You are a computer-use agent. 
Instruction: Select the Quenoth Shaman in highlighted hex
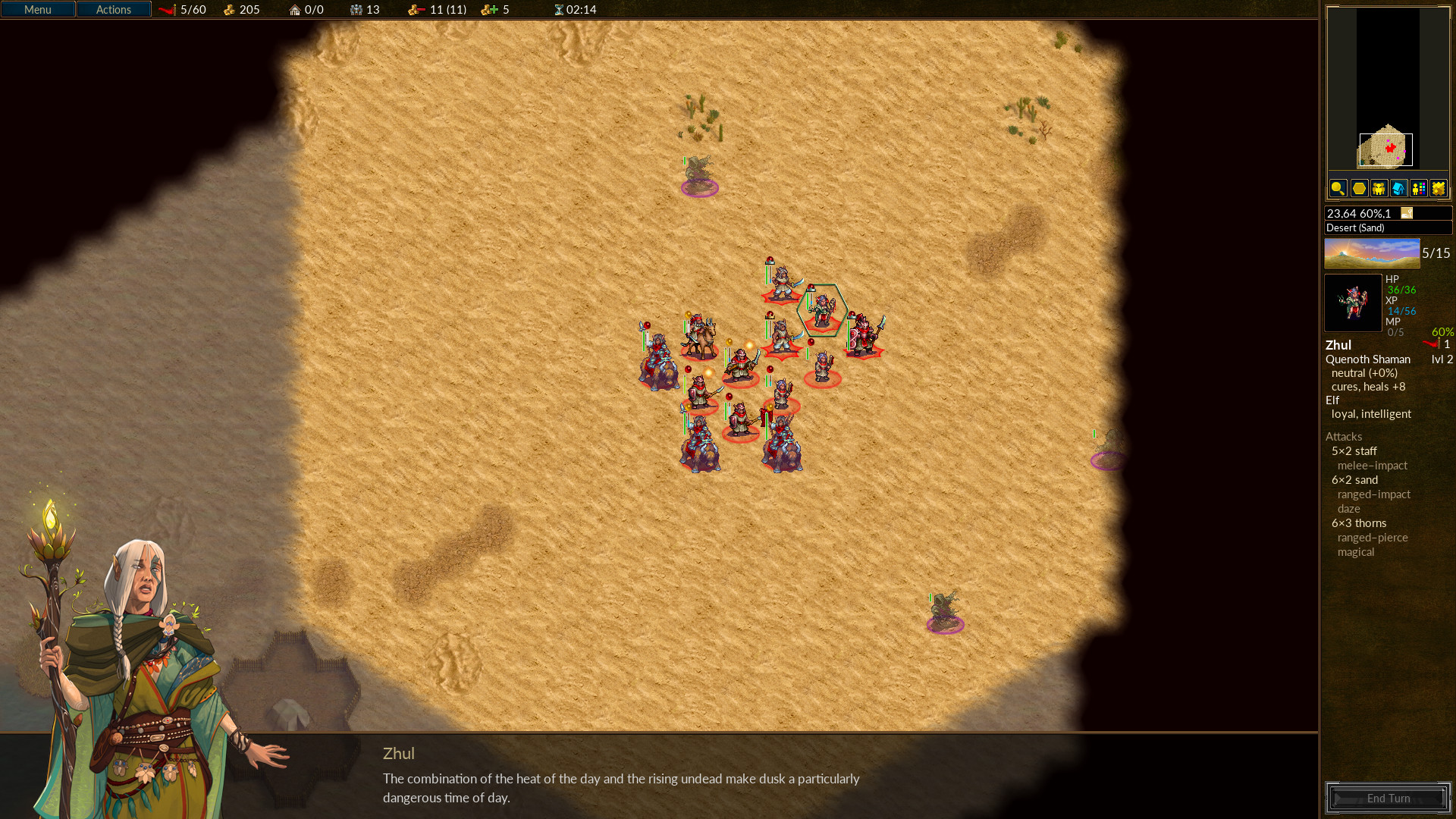pyautogui.click(x=822, y=310)
